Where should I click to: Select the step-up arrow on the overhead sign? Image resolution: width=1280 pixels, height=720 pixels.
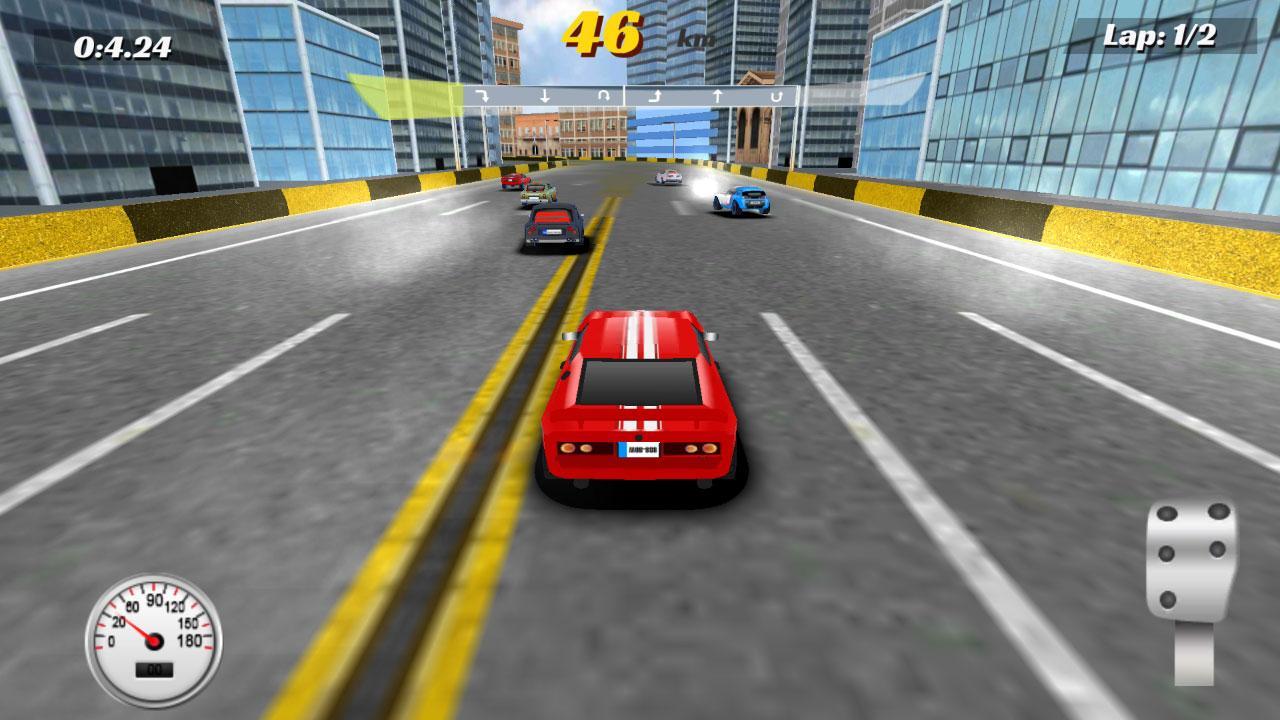[655, 95]
